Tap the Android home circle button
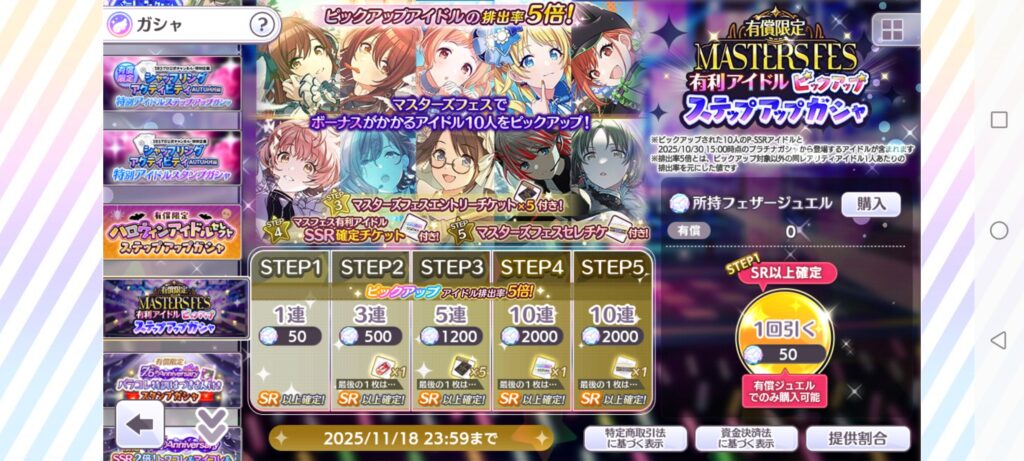Viewport: 1024px width, 461px height. tap(998, 230)
